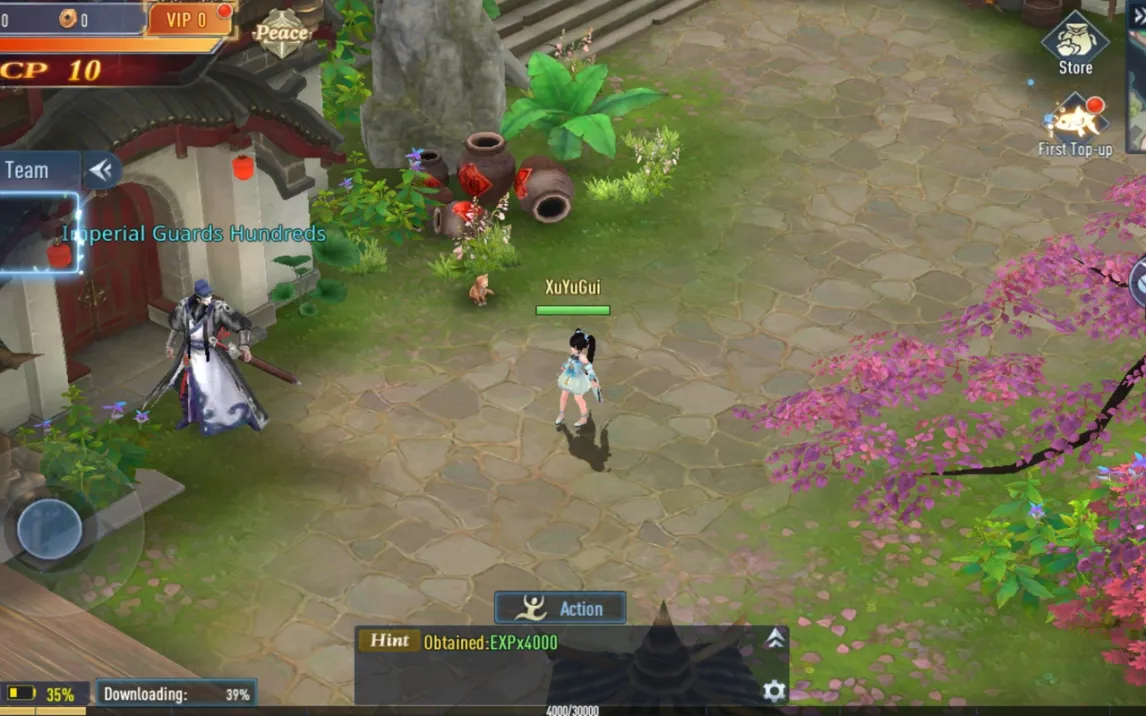Open the VIP 0 panel

[x=188, y=19]
